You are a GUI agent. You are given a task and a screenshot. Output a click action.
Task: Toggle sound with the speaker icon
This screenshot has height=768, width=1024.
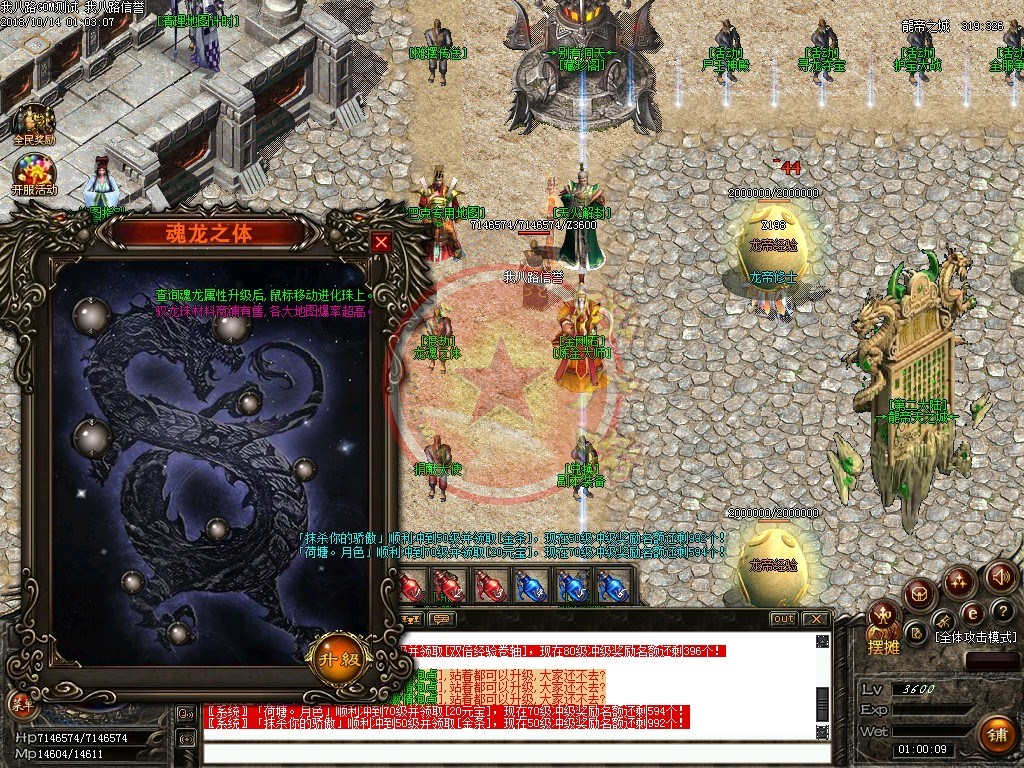click(1001, 577)
